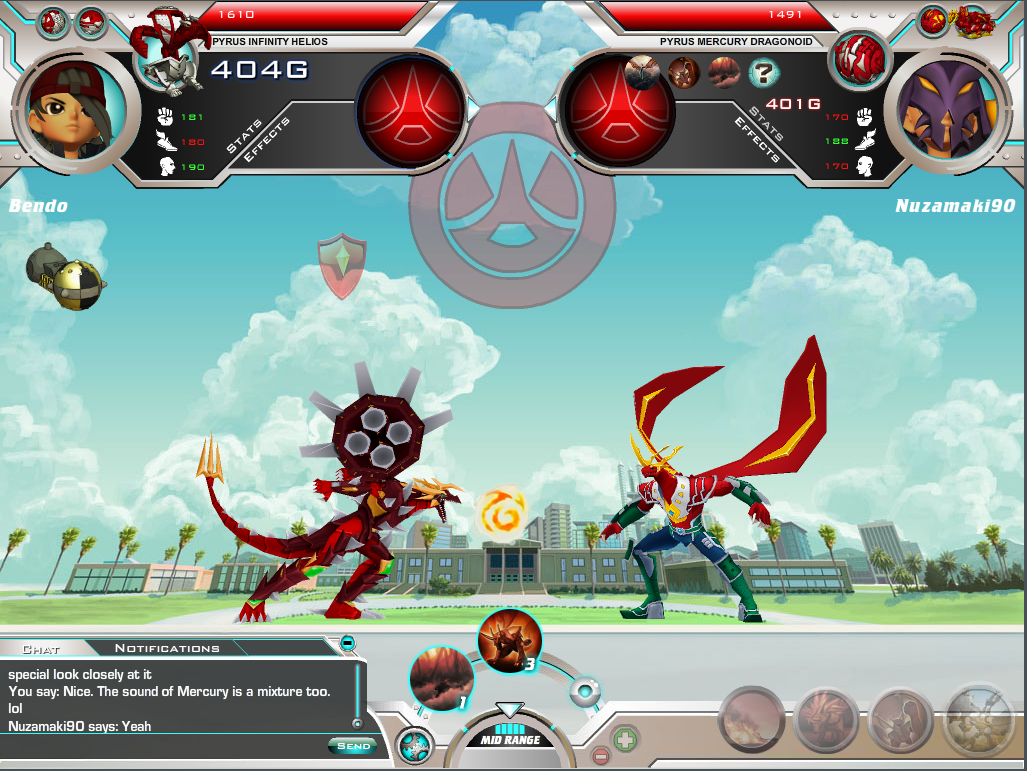Click the Mid Range indicator
1027x771 pixels.
(510, 740)
